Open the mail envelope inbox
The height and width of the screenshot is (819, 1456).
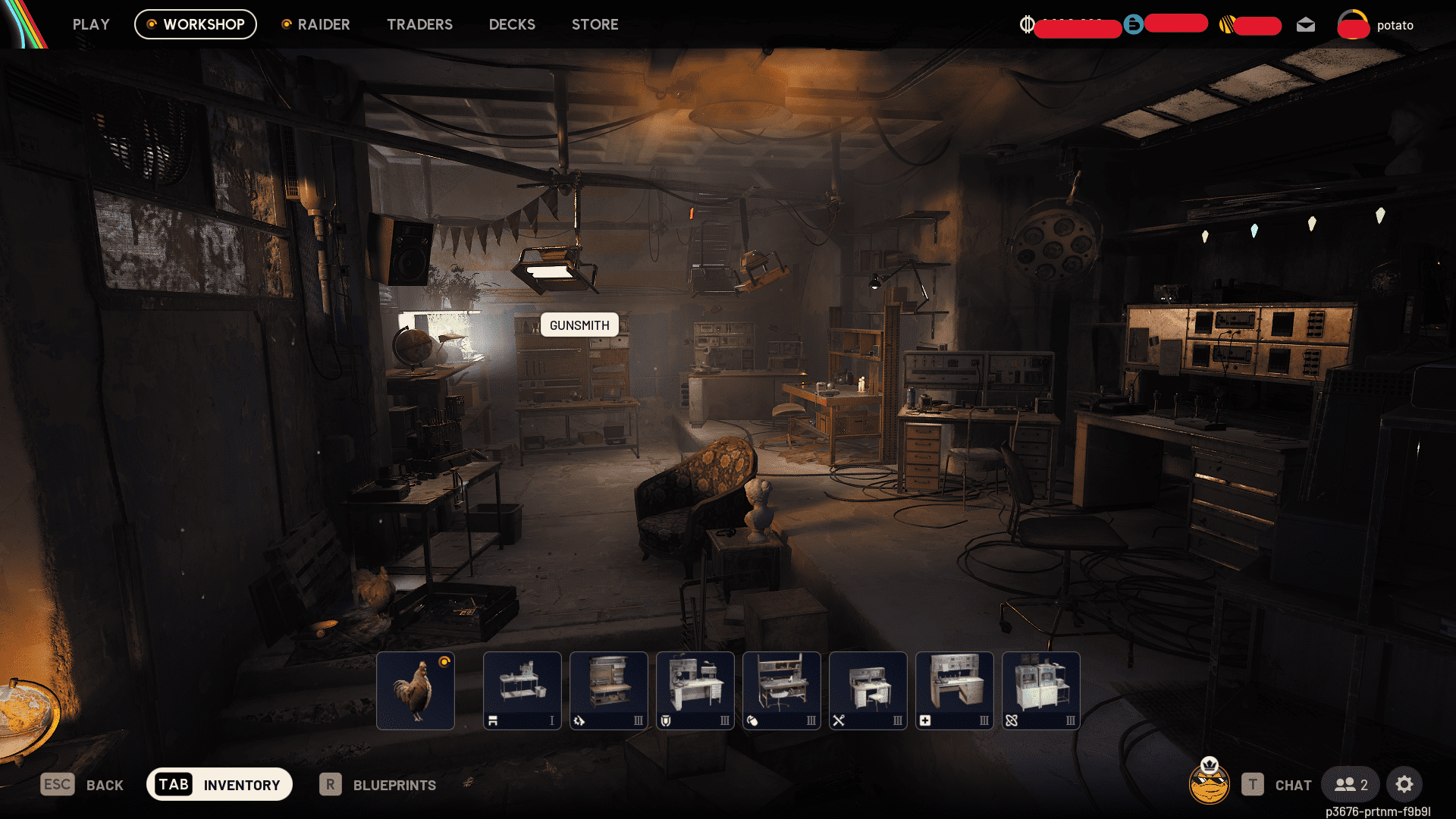[x=1306, y=24]
